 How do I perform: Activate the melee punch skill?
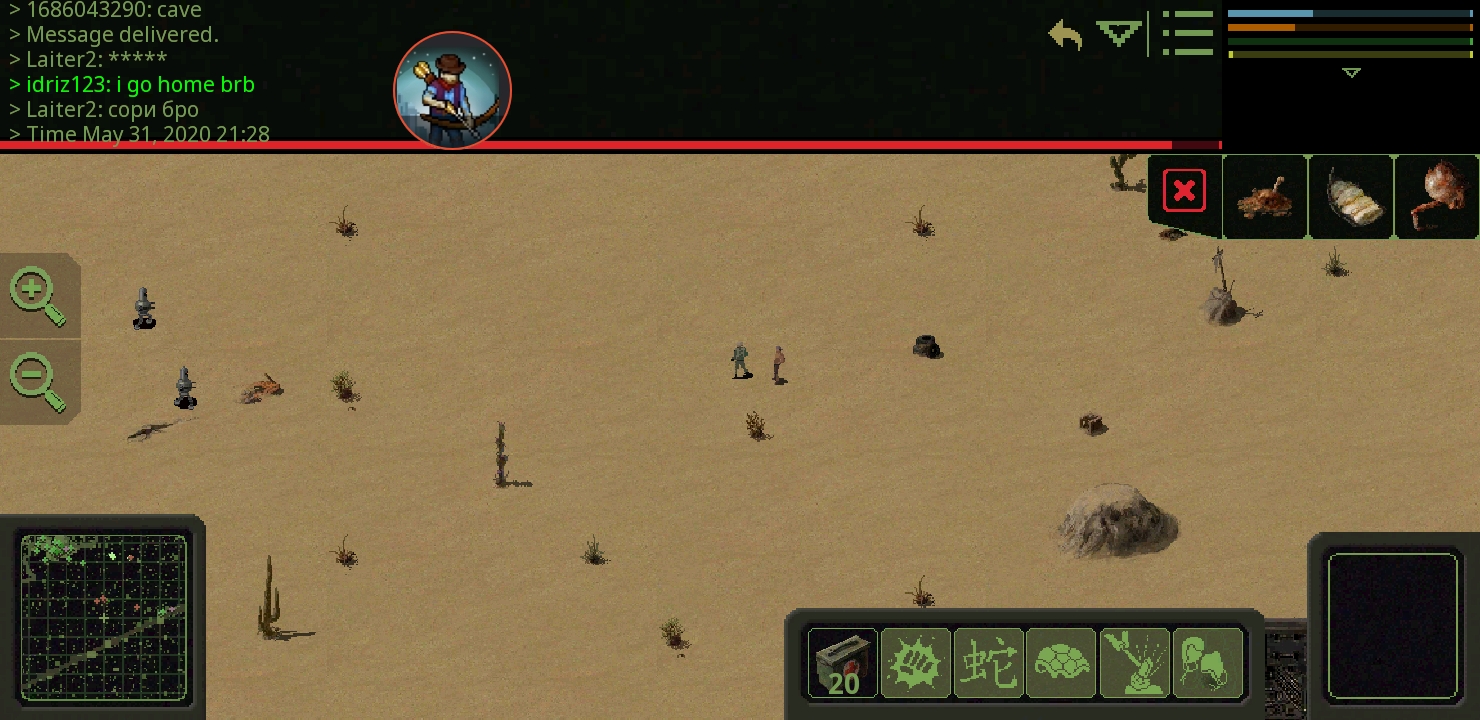[916, 663]
